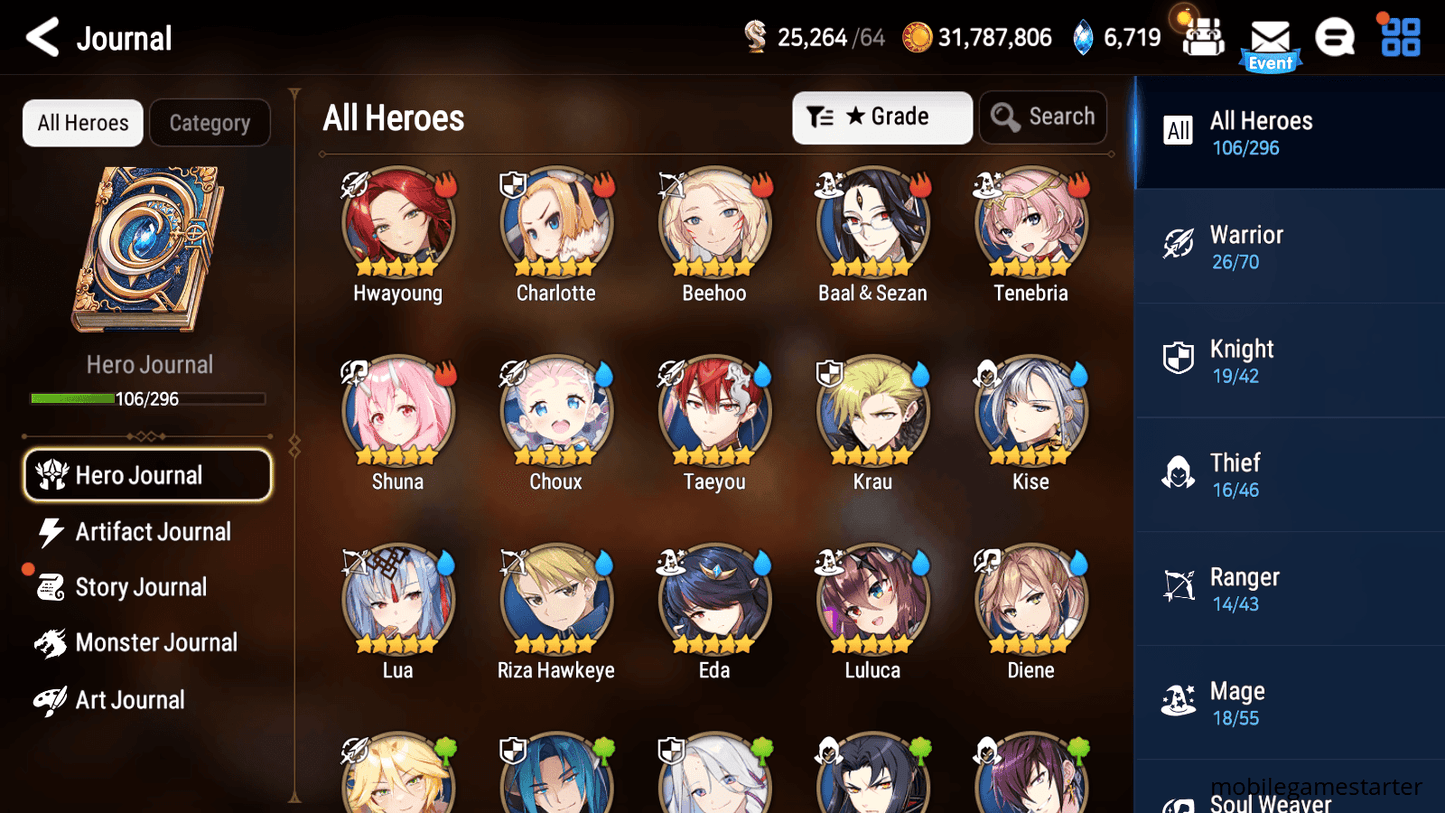Select the Knight class shield icon
Viewport: 1445px width, 813px height.
click(1180, 359)
